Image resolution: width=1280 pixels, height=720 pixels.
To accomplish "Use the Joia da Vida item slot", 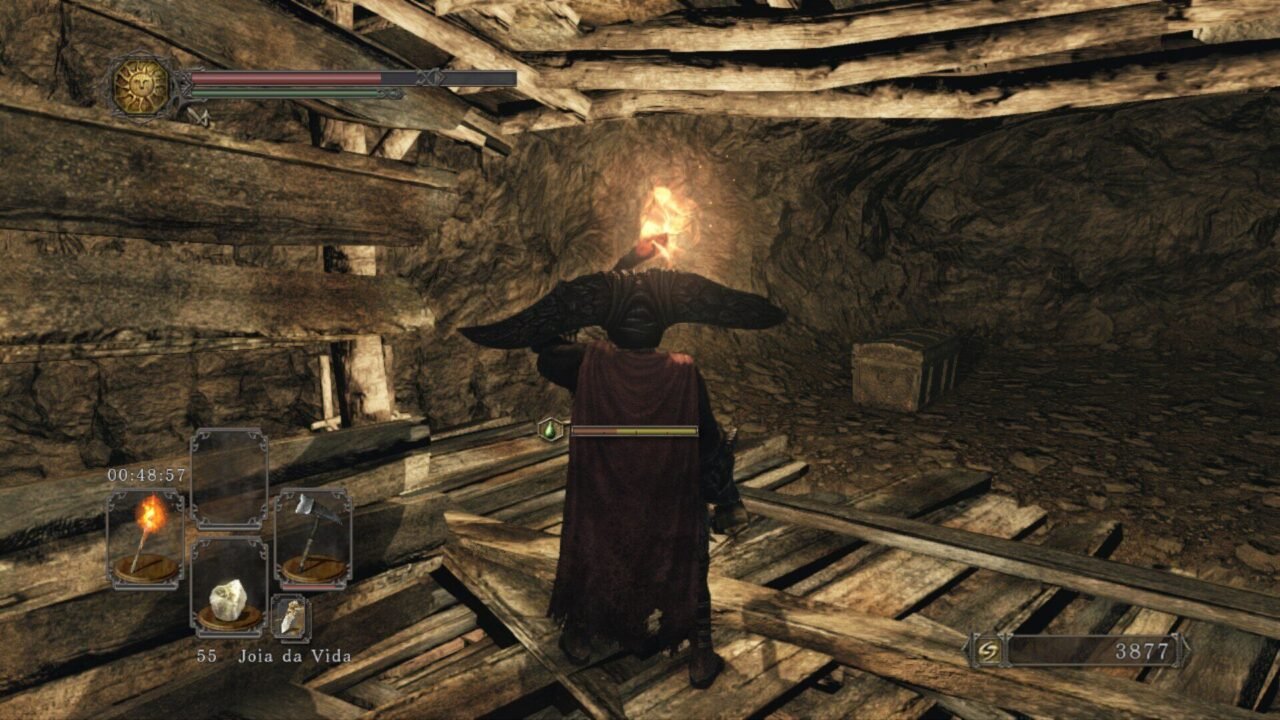I will point(229,587).
